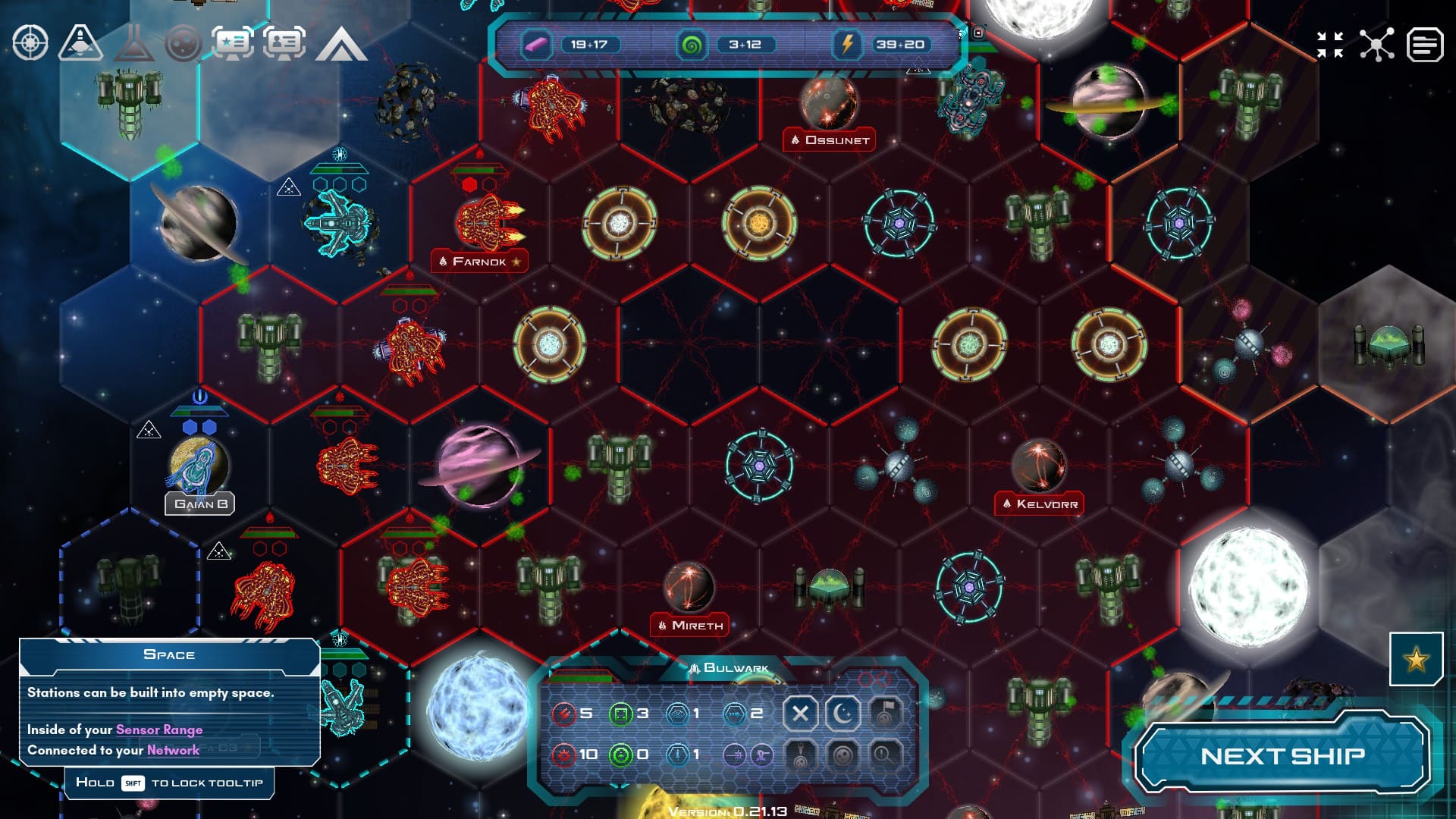The width and height of the screenshot is (1456, 819).
Task: Select the purple beam weapon icon
Action: point(734,755)
